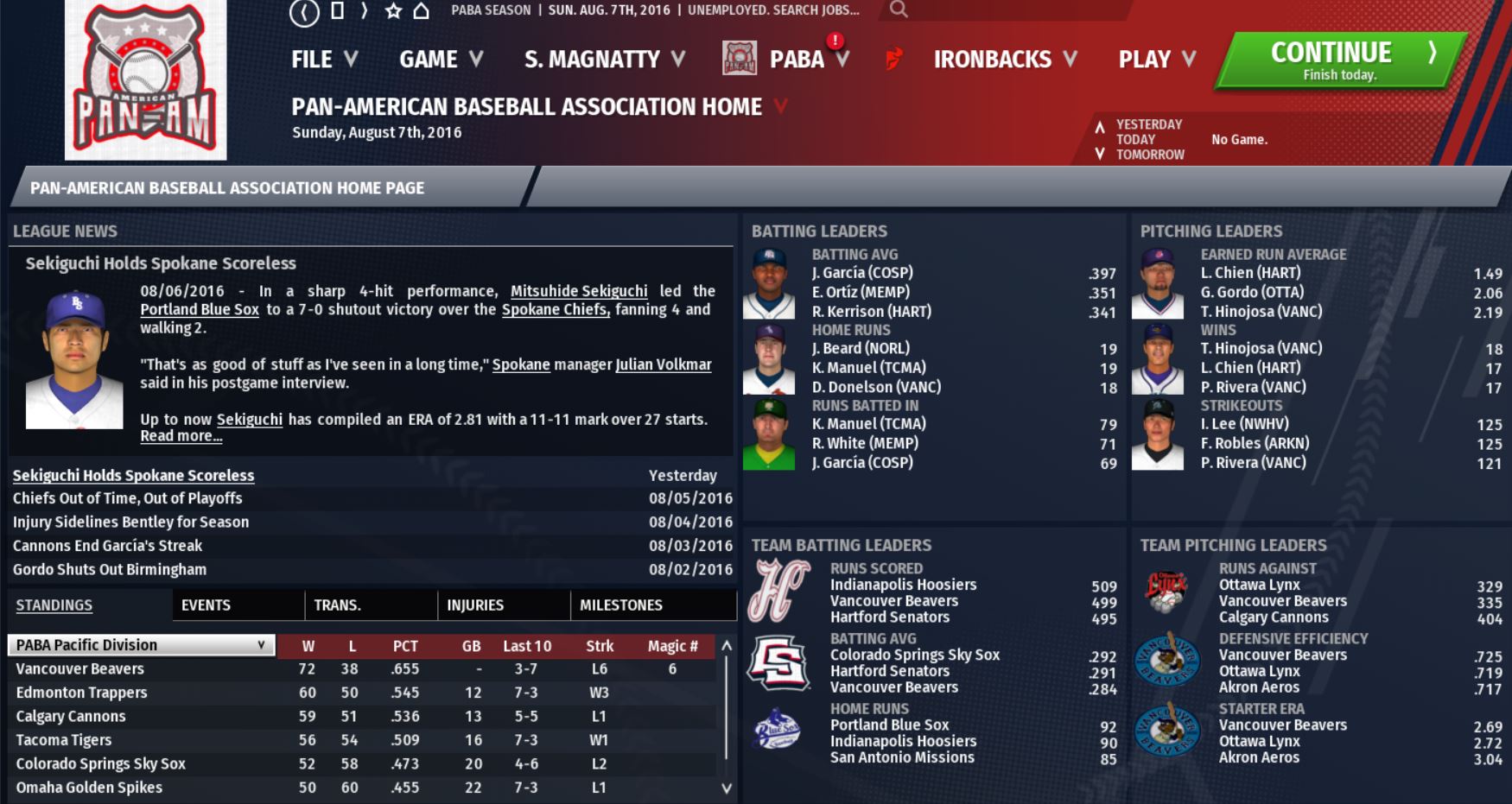Click the home icon in the toolbar

click(x=421, y=10)
